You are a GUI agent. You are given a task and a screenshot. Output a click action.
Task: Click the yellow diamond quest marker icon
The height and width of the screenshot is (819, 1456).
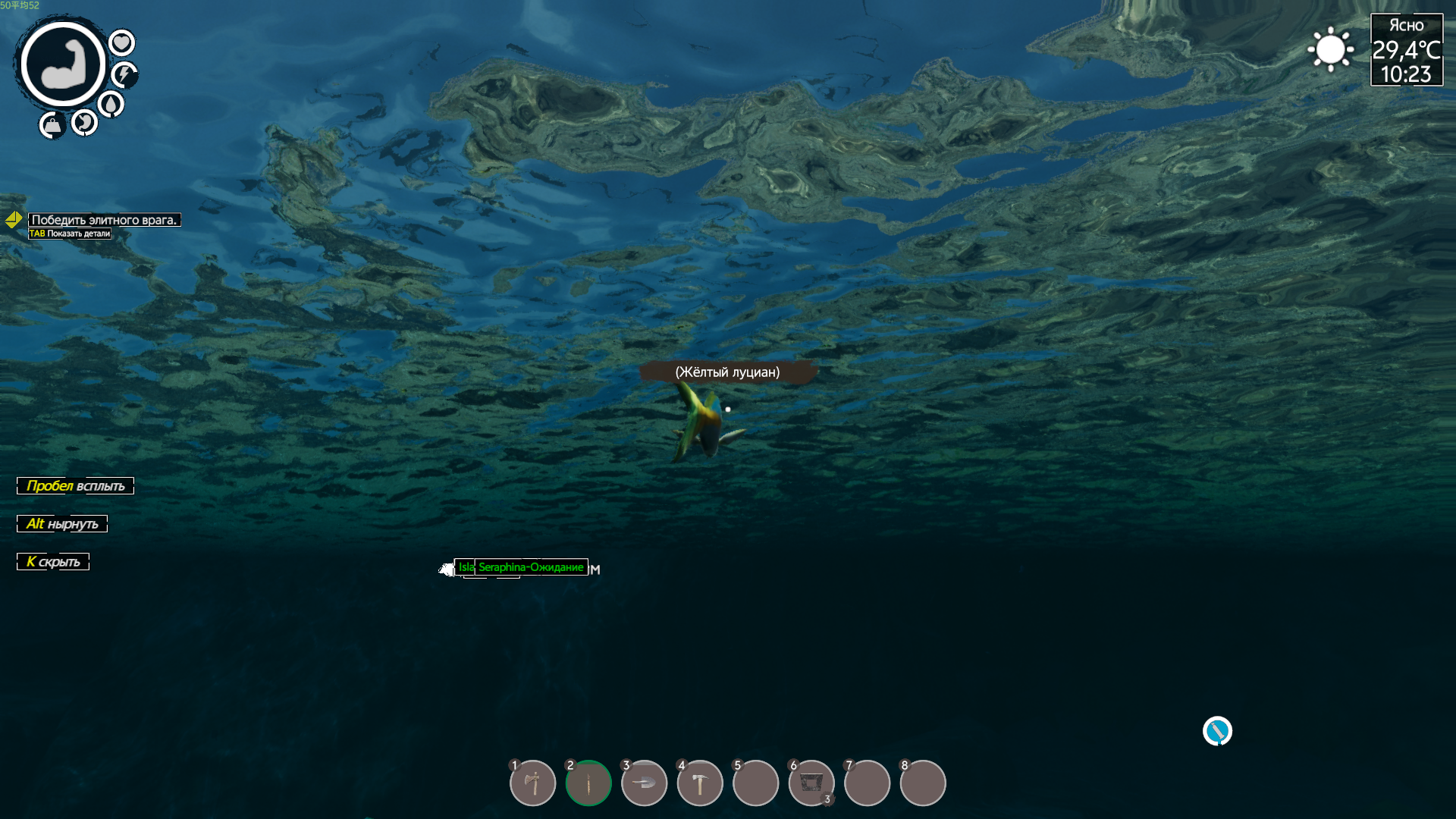click(x=14, y=220)
